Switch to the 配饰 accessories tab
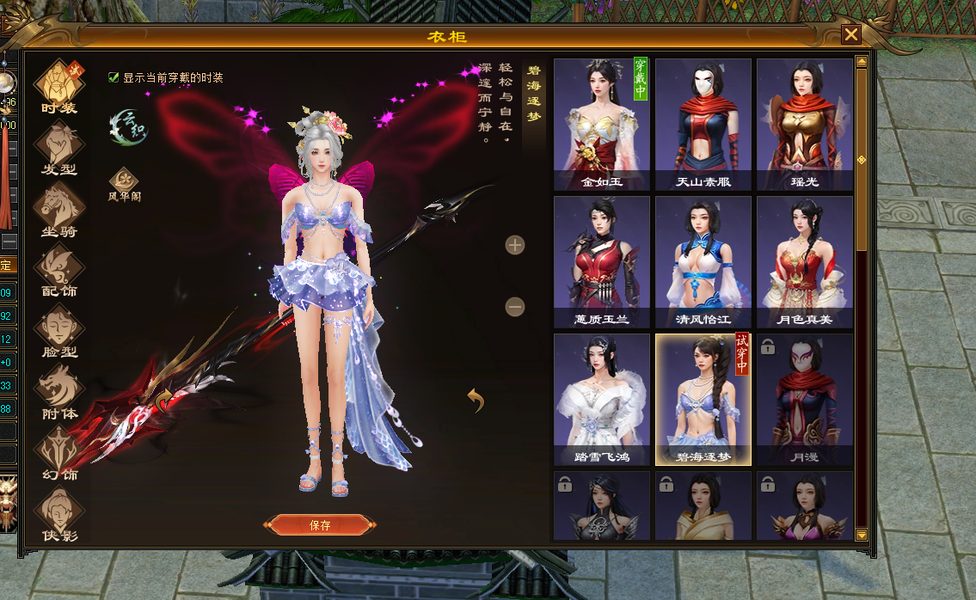The height and width of the screenshot is (600, 976). tap(59, 269)
